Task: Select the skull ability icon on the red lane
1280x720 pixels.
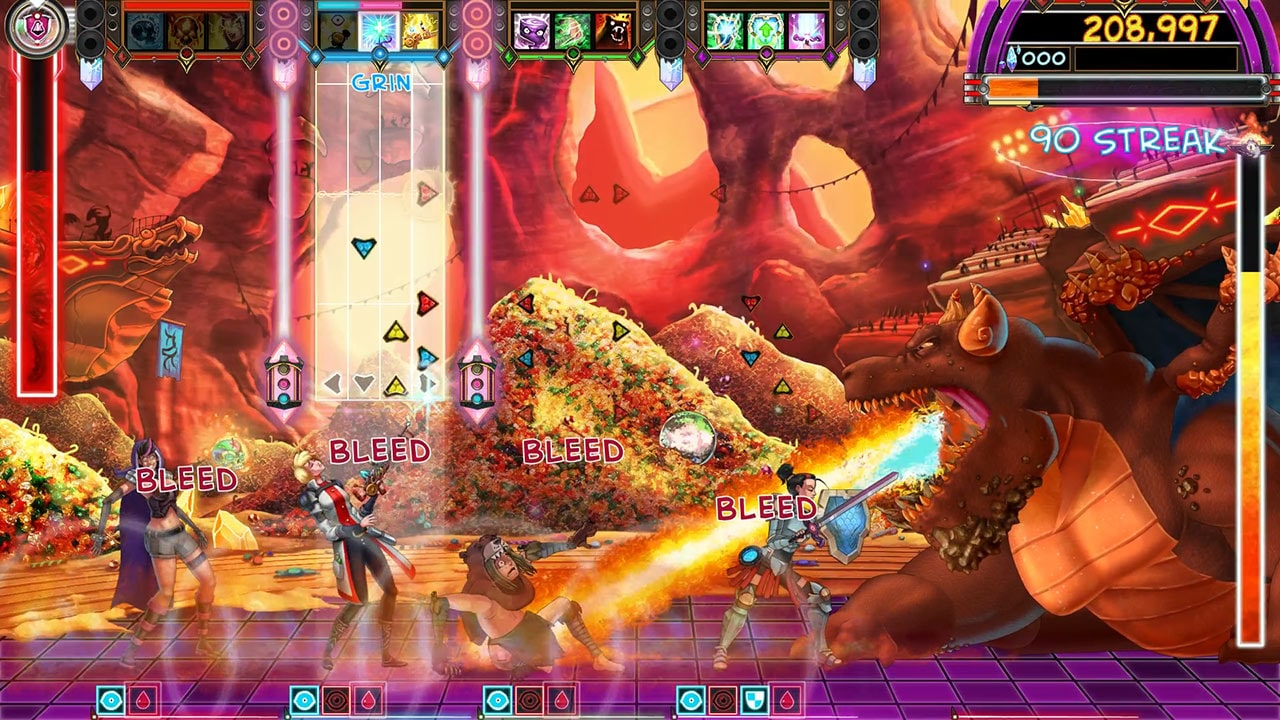Action: click(x=185, y=30)
